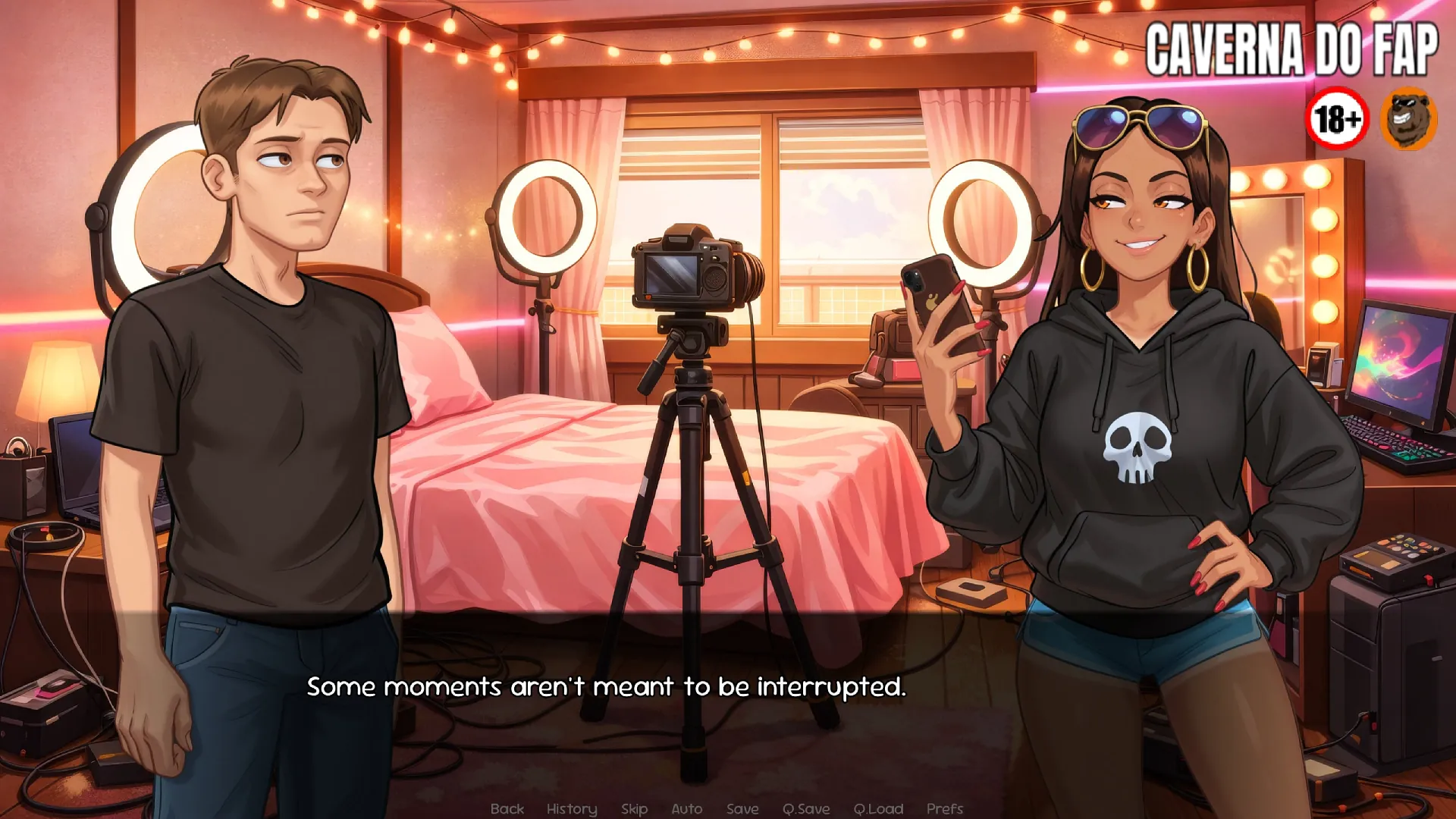Image resolution: width=1456 pixels, height=819 pixels.
Task: Open Prefs settings menu
Action: 944,809
